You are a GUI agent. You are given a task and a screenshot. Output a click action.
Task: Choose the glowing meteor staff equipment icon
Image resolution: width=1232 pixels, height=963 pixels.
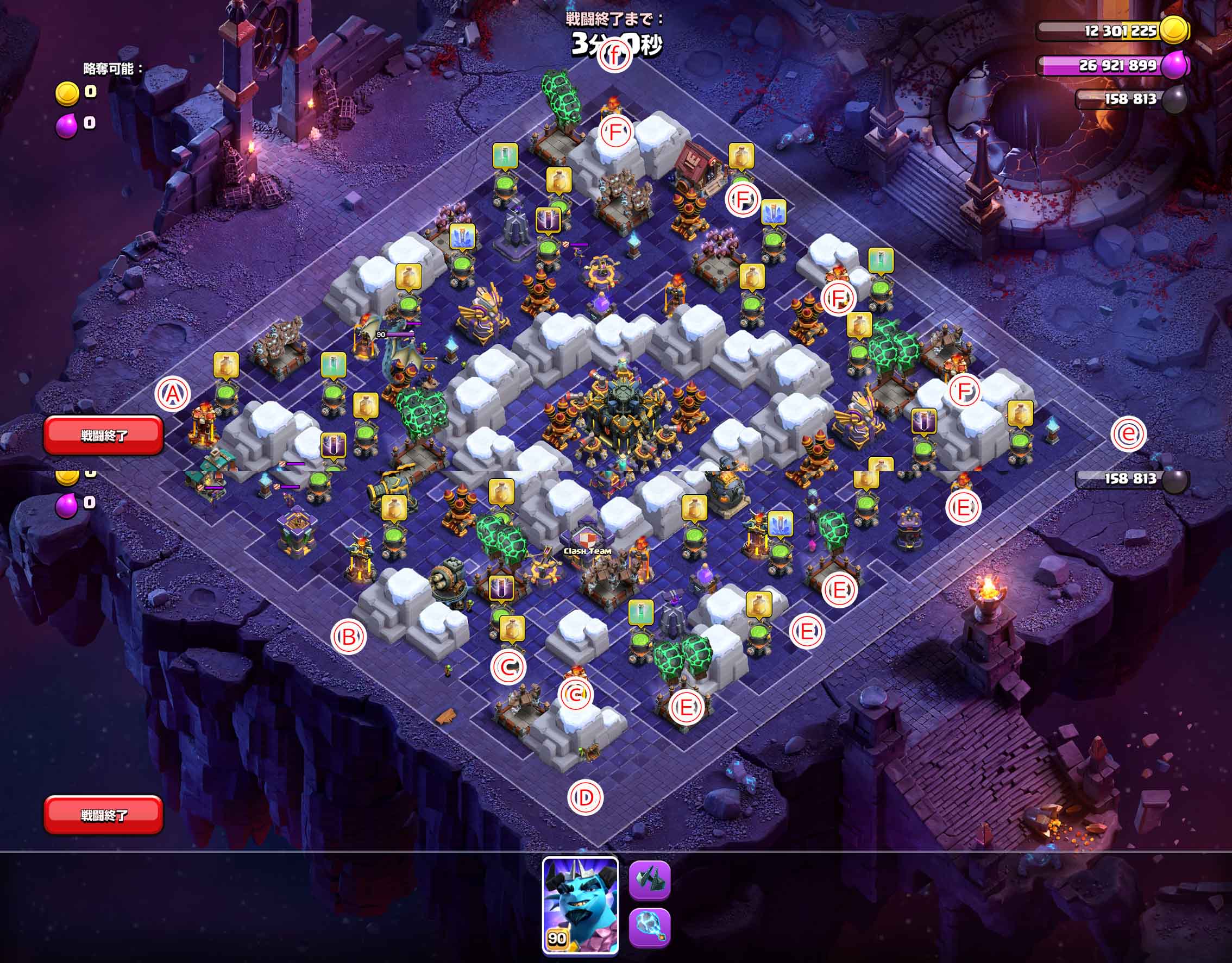click(649, 928)
